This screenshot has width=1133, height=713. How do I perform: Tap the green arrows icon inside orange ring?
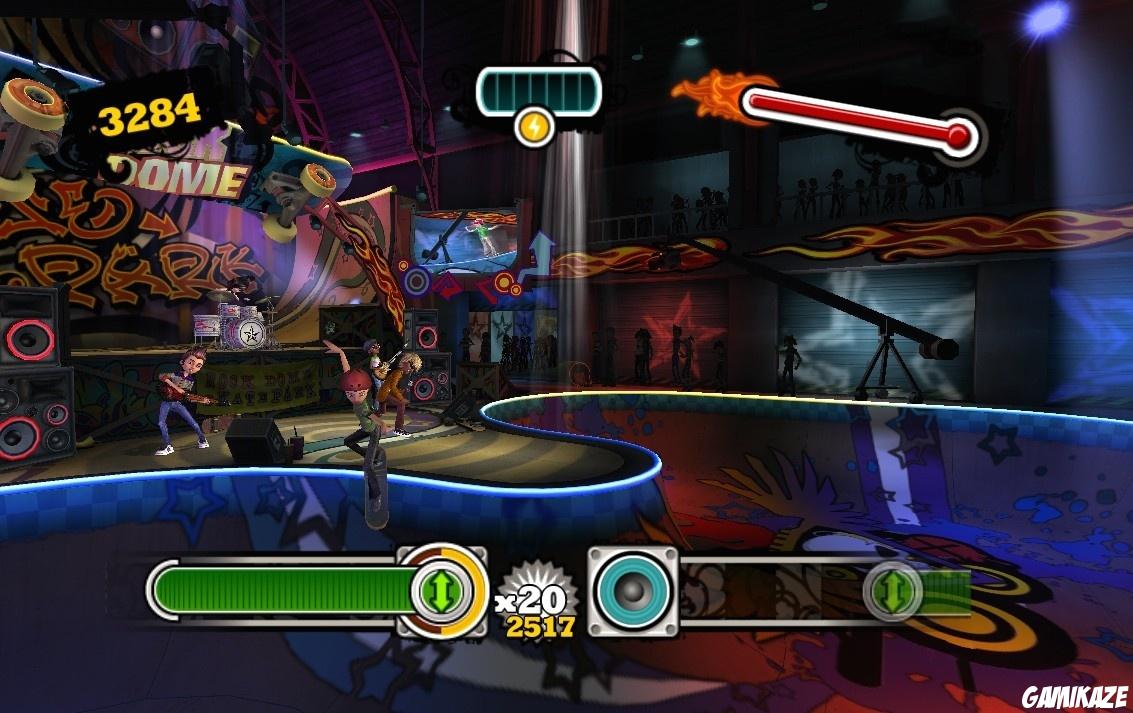pos(440,591)
